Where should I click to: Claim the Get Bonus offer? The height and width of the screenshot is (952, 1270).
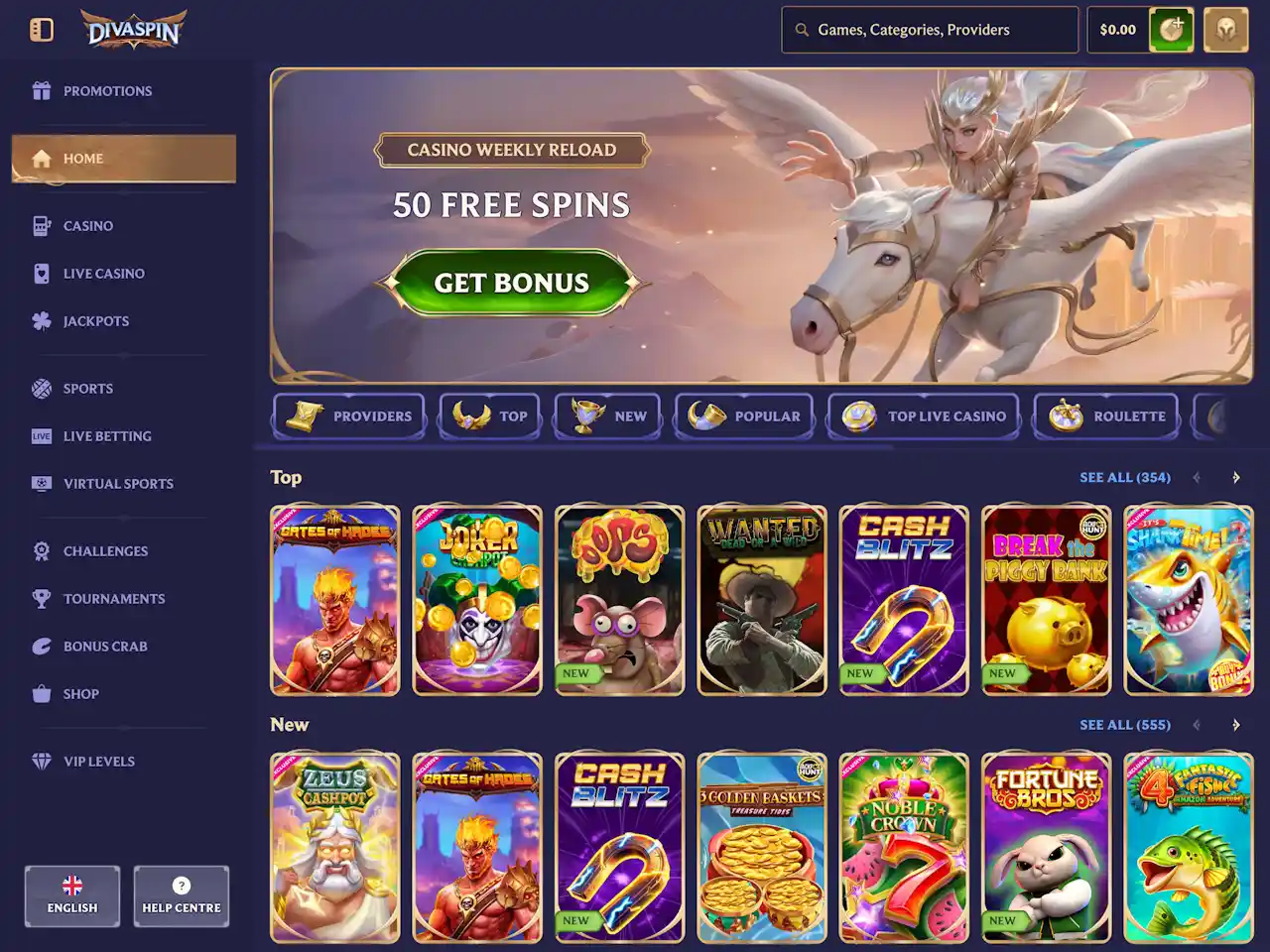512,284
